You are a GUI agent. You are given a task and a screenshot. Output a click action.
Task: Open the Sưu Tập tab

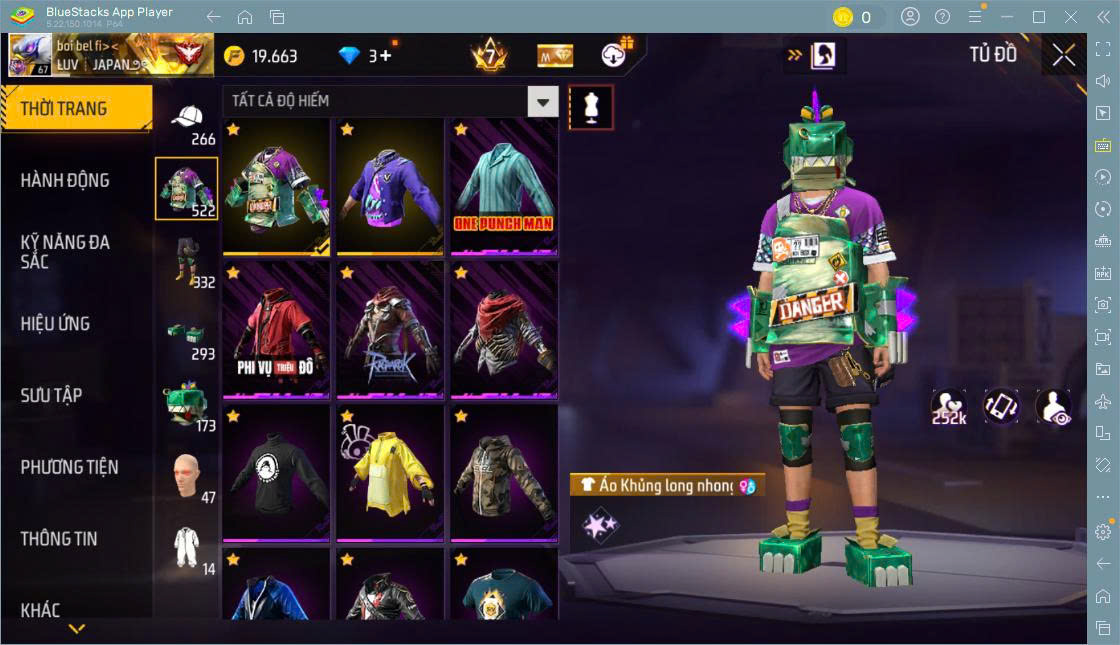point(51,395)
